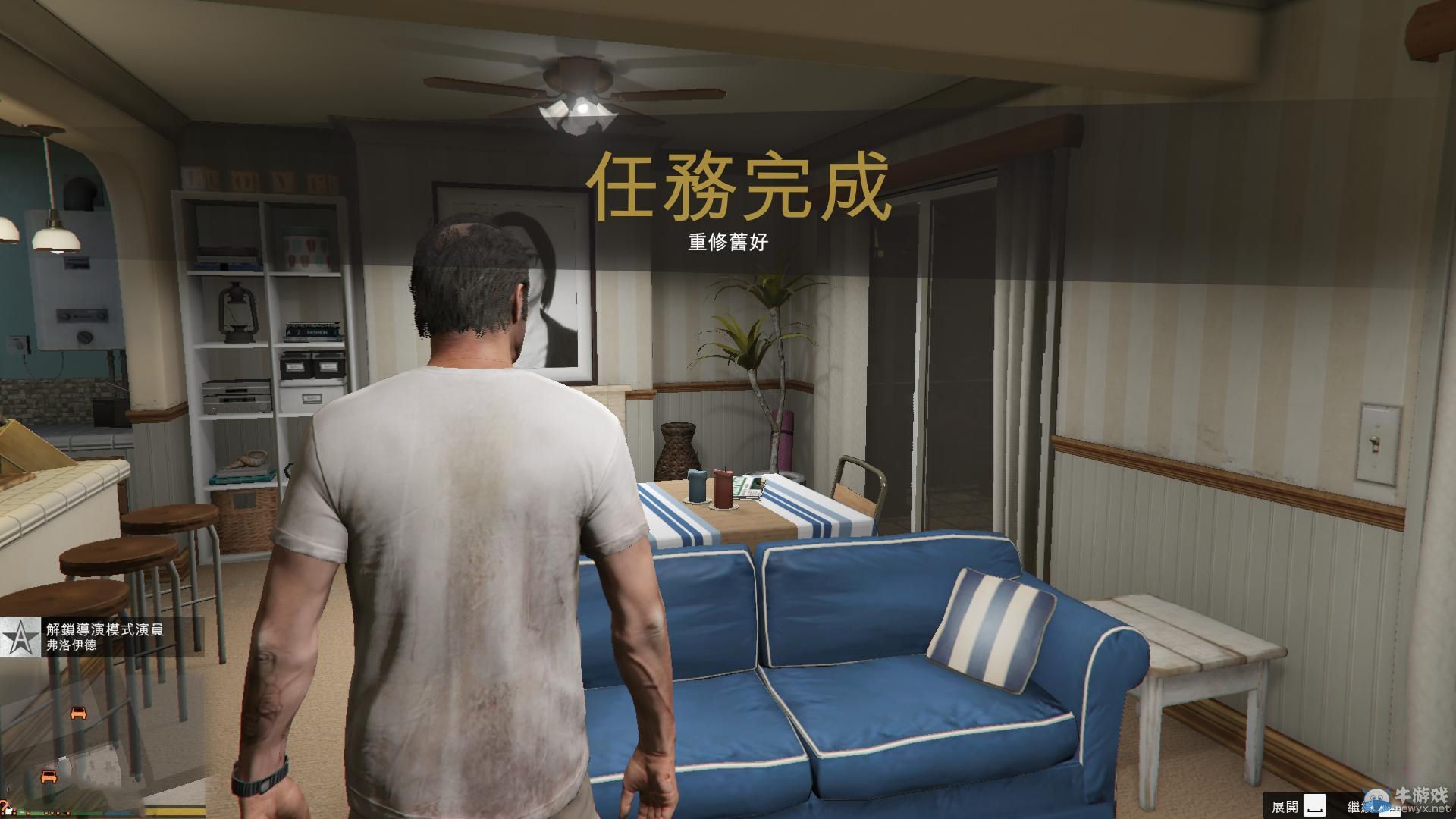Click the 牛游戏 watermark logo
1456x819 pixels.
1423,793
